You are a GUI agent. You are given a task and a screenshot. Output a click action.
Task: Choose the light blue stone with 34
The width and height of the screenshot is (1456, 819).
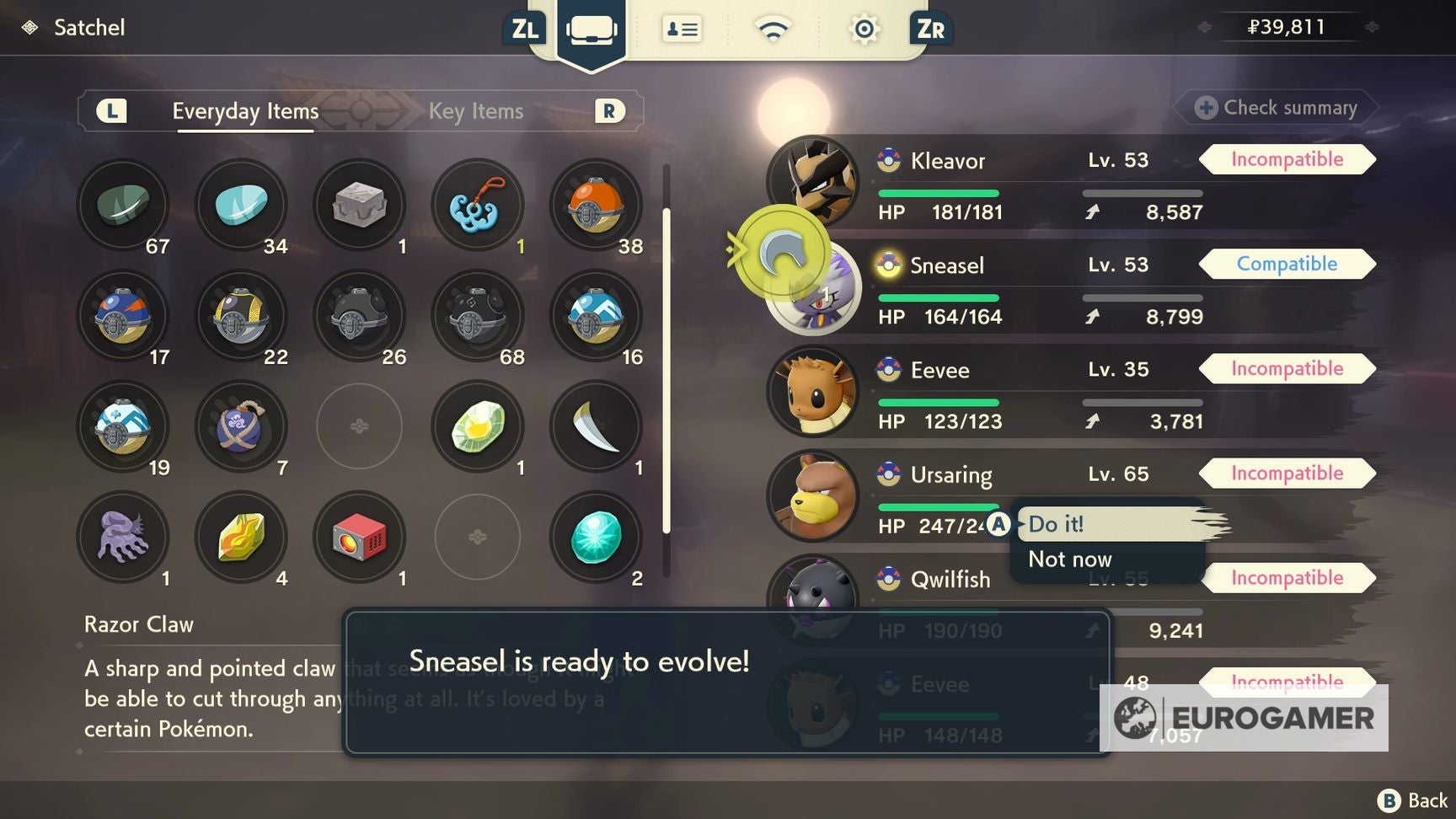coord(242,205)
